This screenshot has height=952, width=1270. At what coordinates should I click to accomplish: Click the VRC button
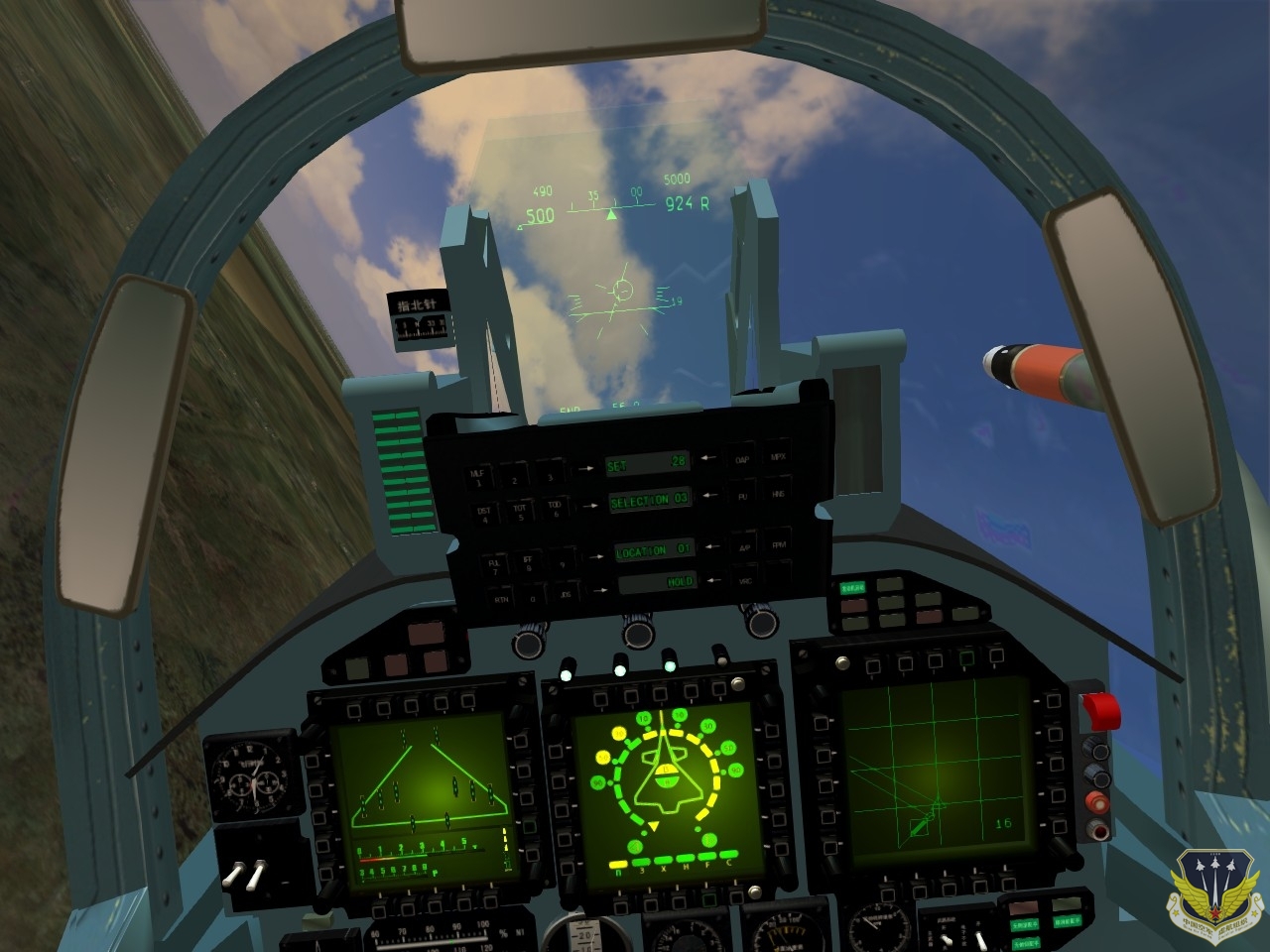pos(744,581)
